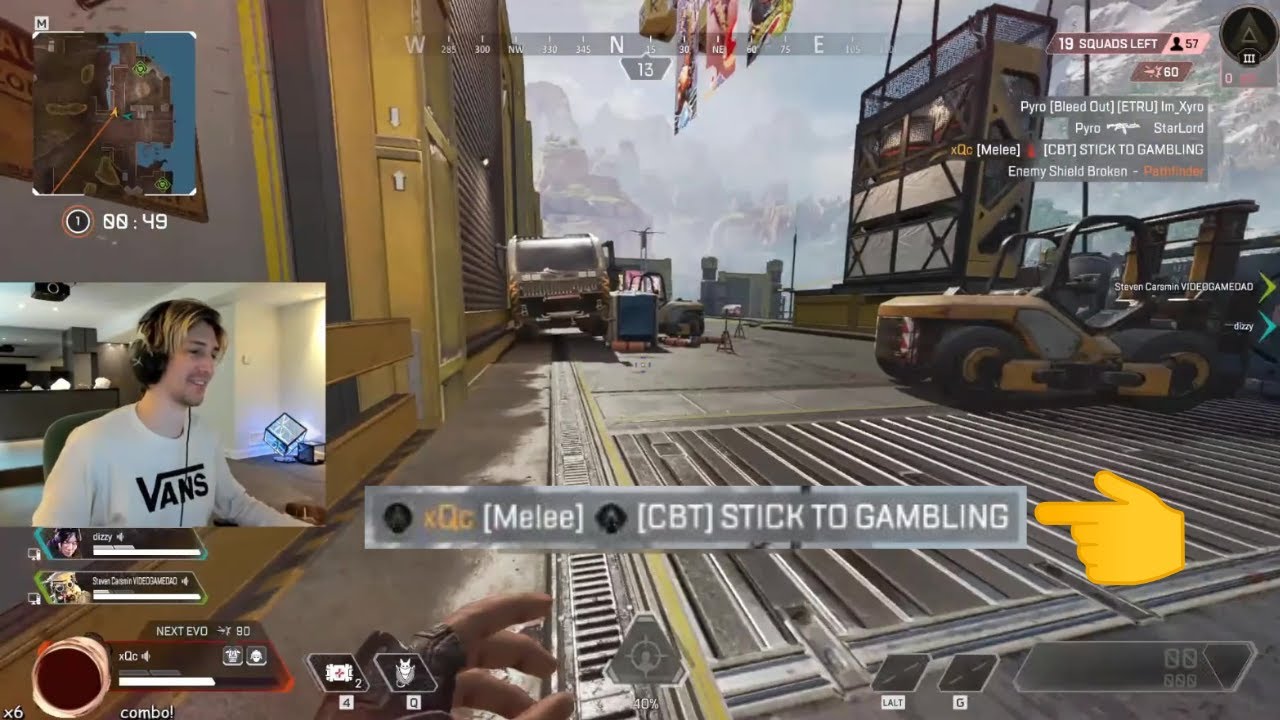Activate the ultimate ability icon

[x=646, y=657]
